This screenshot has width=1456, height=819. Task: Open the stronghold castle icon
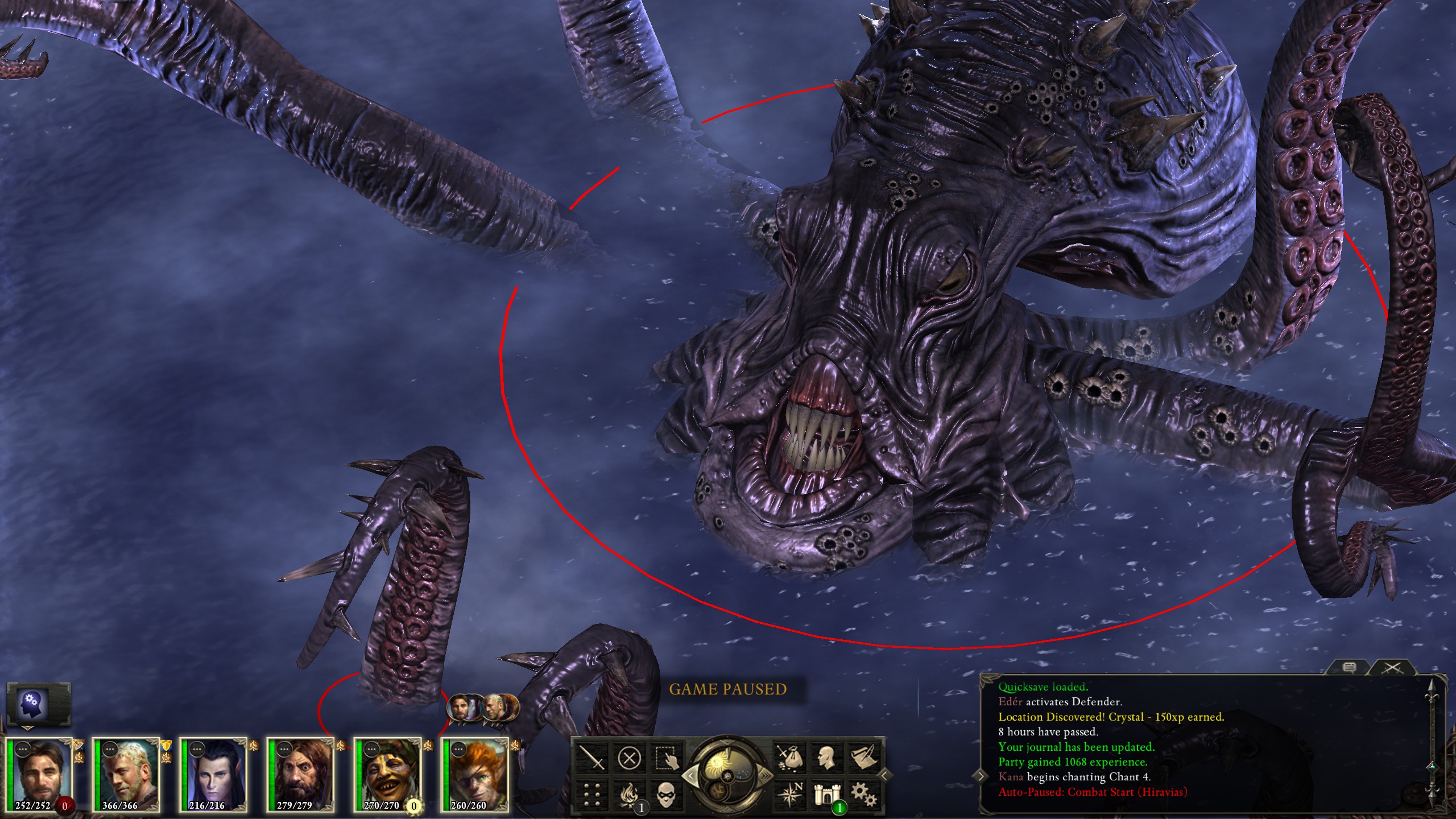pos(827,795)
